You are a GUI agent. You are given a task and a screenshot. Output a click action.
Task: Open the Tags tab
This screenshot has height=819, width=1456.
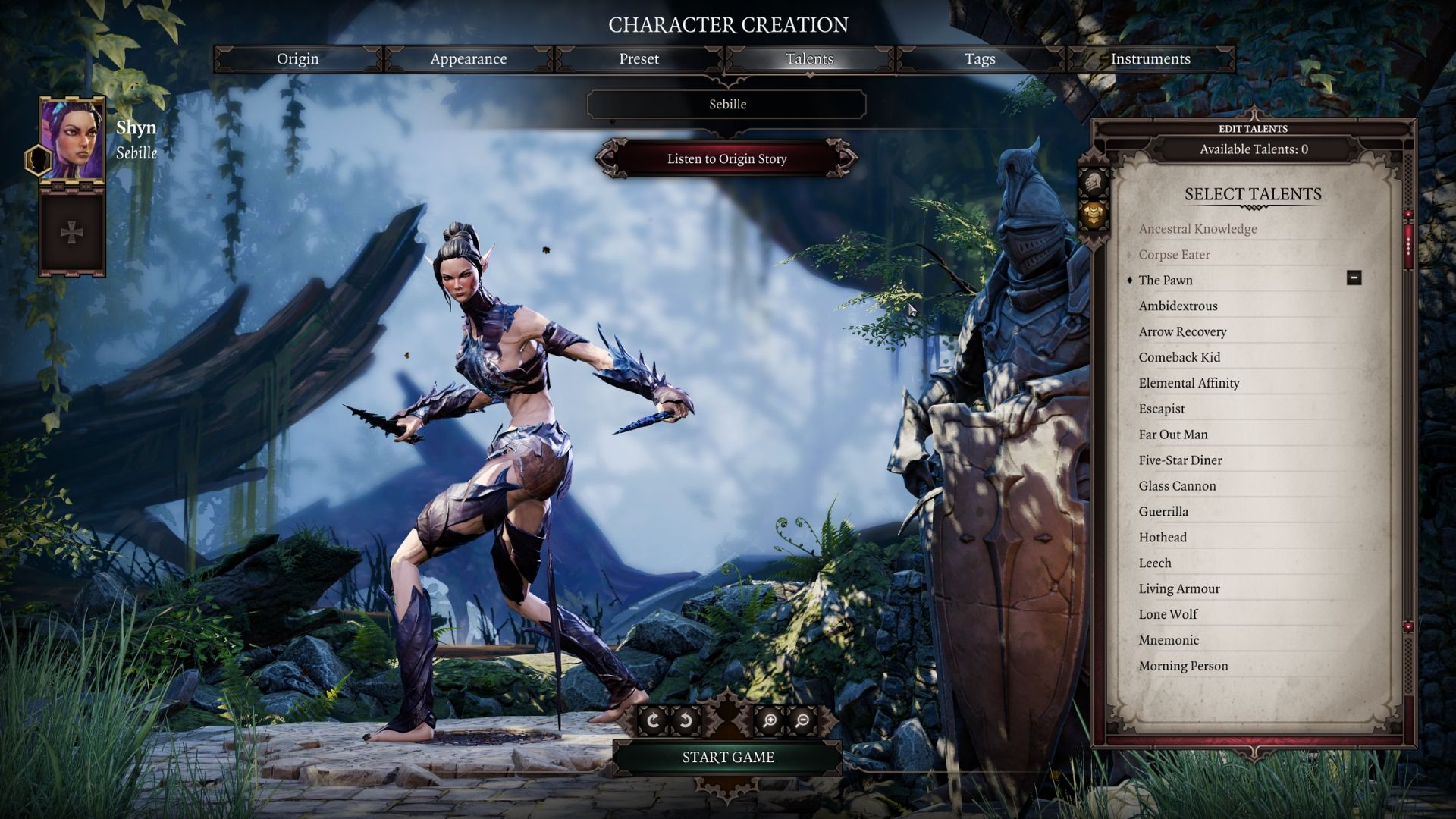click(x=979, y=58)
